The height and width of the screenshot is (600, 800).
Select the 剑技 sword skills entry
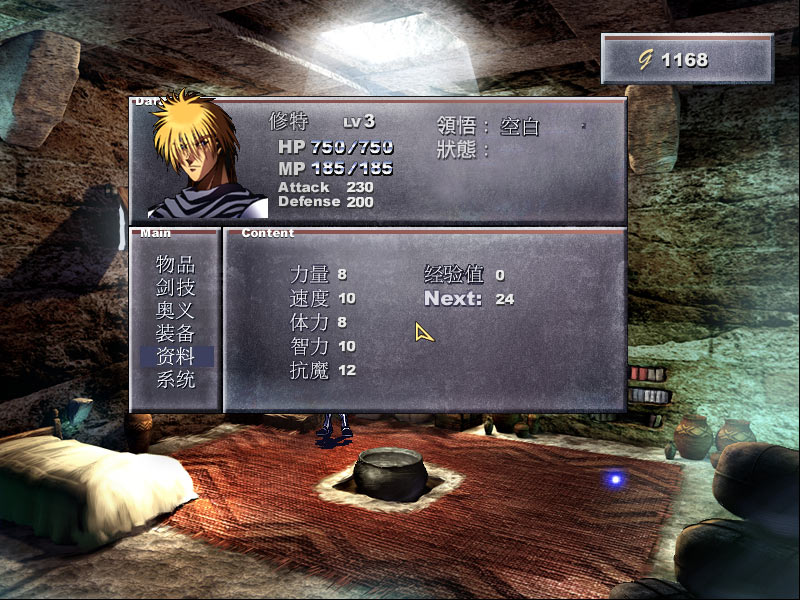click(175, 288)
